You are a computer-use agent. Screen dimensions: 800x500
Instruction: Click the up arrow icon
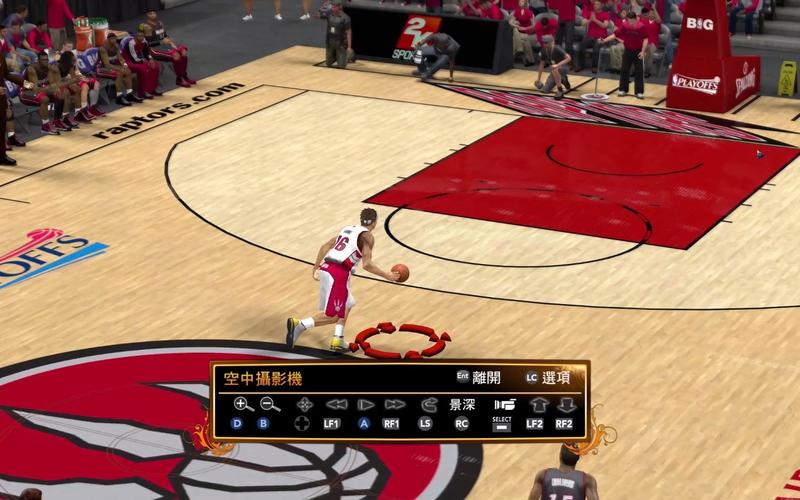[x=538, y=404]
